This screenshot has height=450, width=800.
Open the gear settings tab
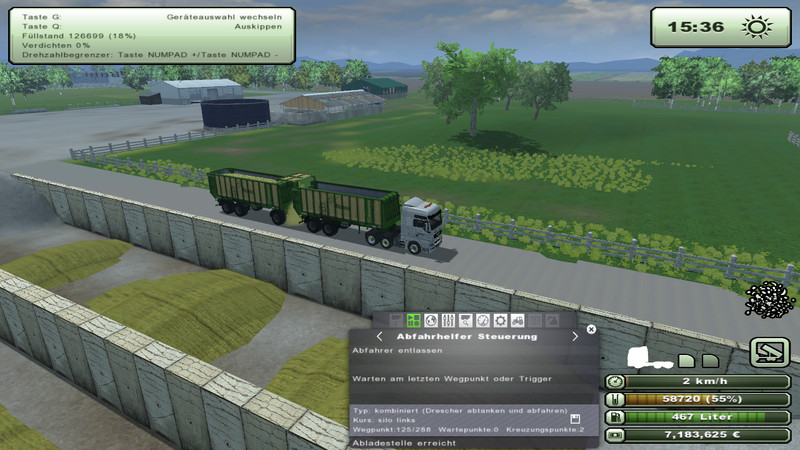click(x=499, y=320)
